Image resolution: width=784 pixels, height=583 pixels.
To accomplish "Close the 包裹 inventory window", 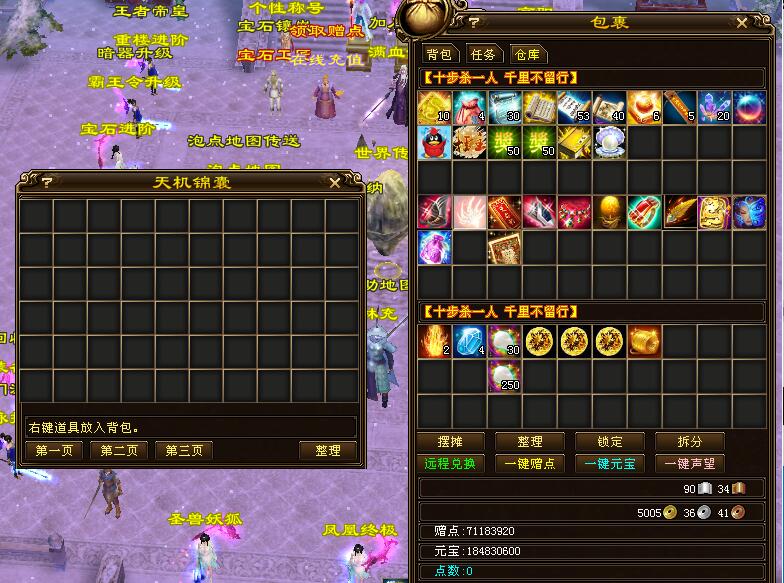I will [741, 21].
